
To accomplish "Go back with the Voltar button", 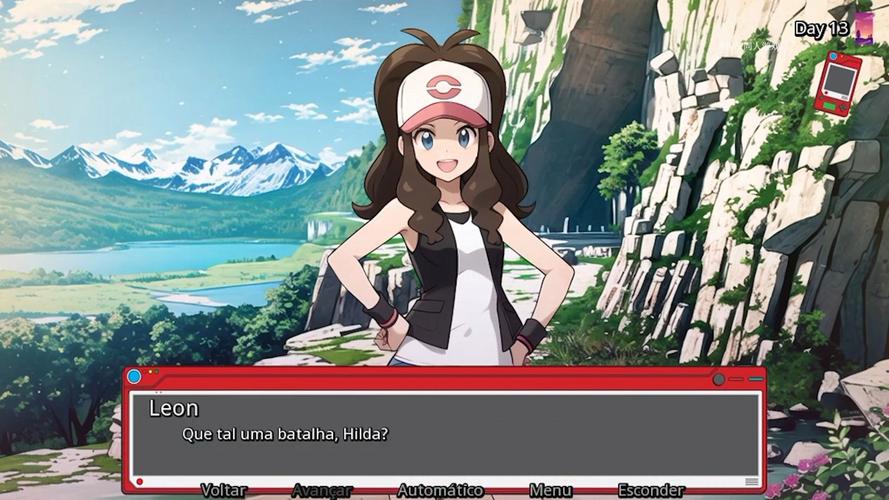I will (x=223, y=490).
